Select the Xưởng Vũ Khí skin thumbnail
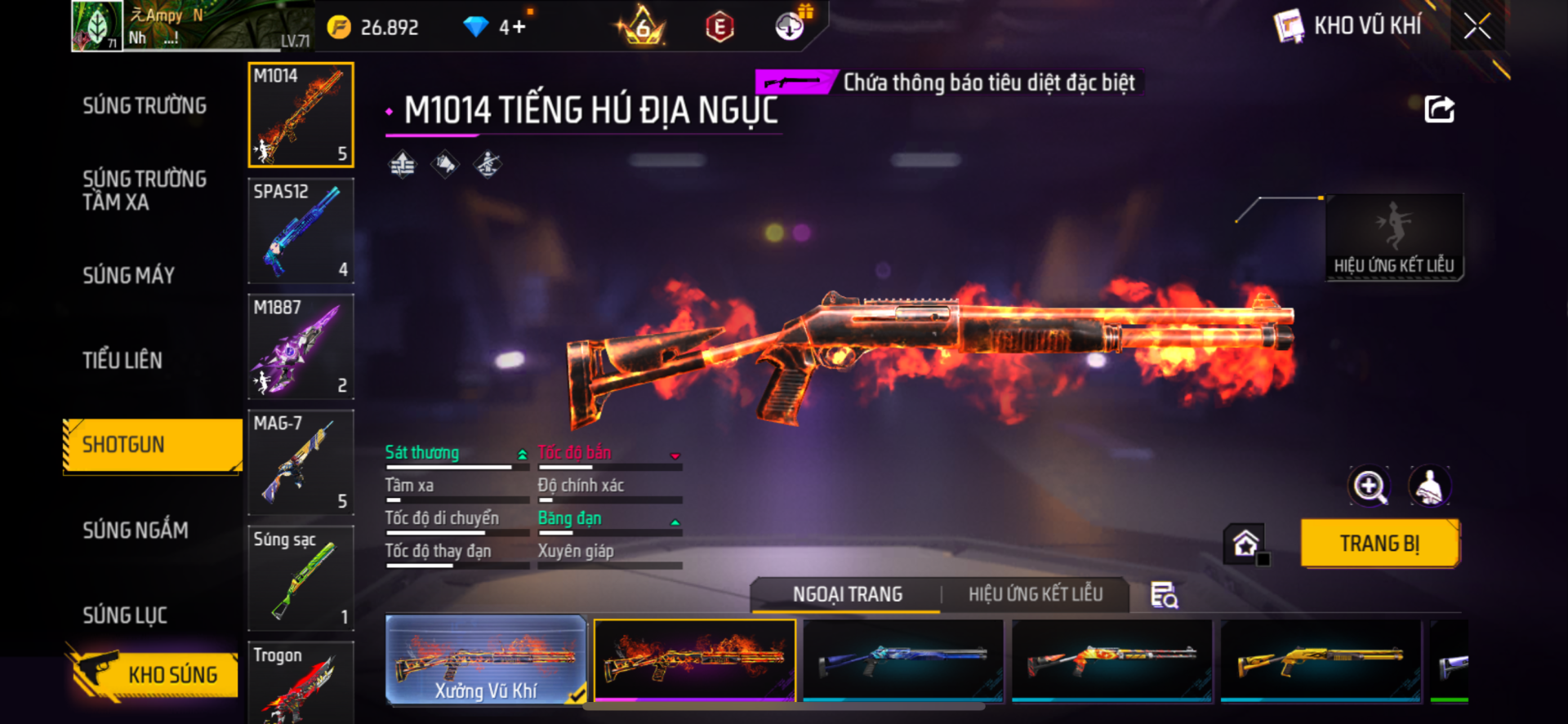The width and height of the screenshot is (1568, 724). coord(486,660)
